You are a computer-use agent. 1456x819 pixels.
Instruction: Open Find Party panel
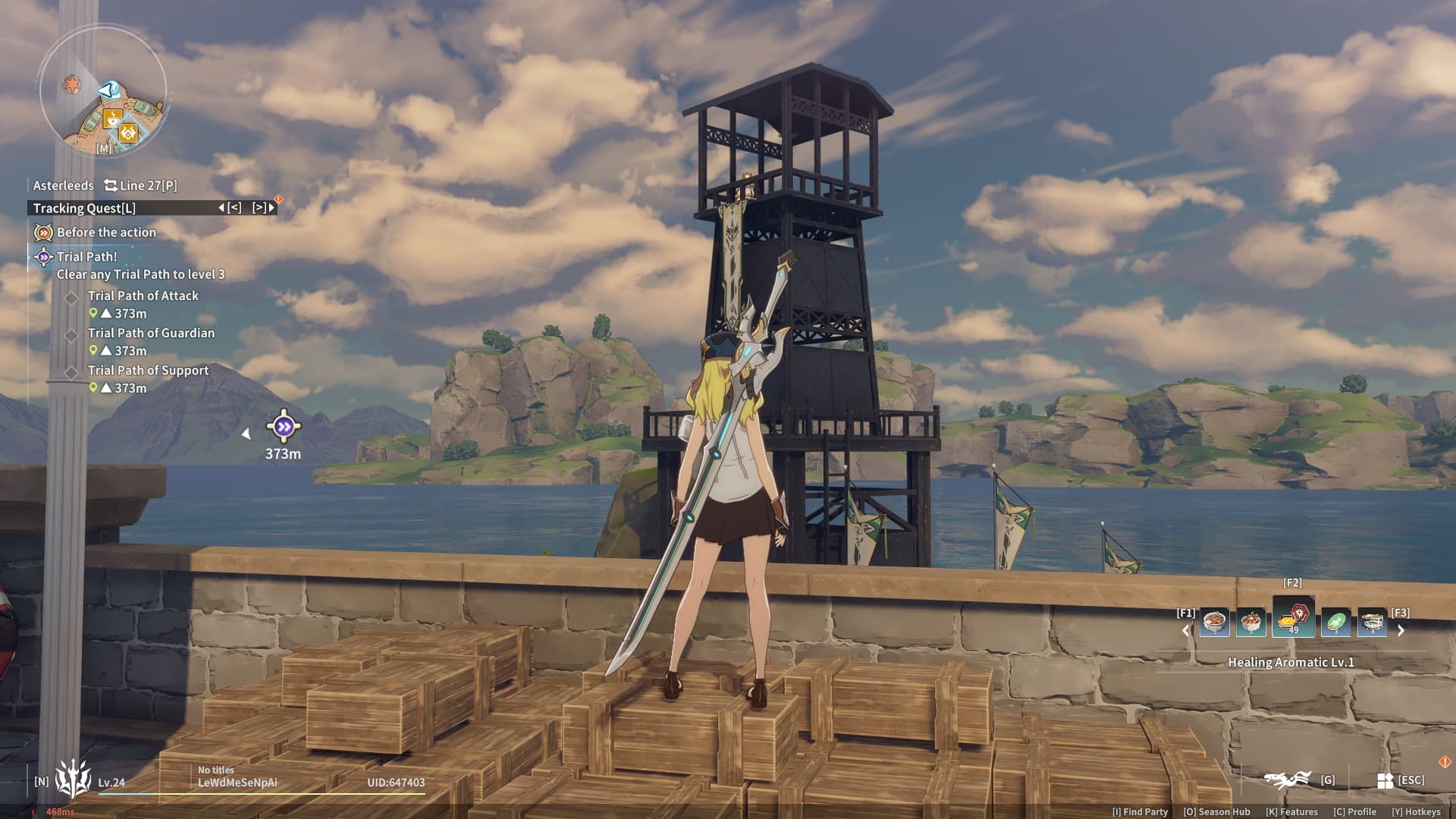1140,811
